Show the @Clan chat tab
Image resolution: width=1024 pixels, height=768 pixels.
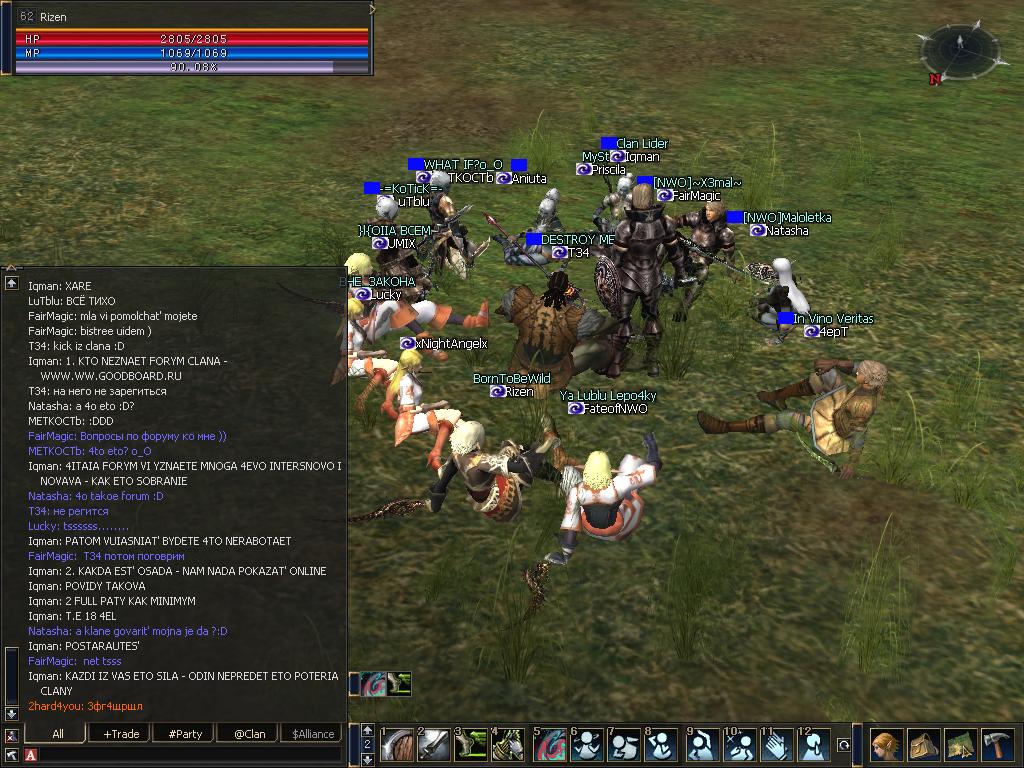click(x=249, y=734)
